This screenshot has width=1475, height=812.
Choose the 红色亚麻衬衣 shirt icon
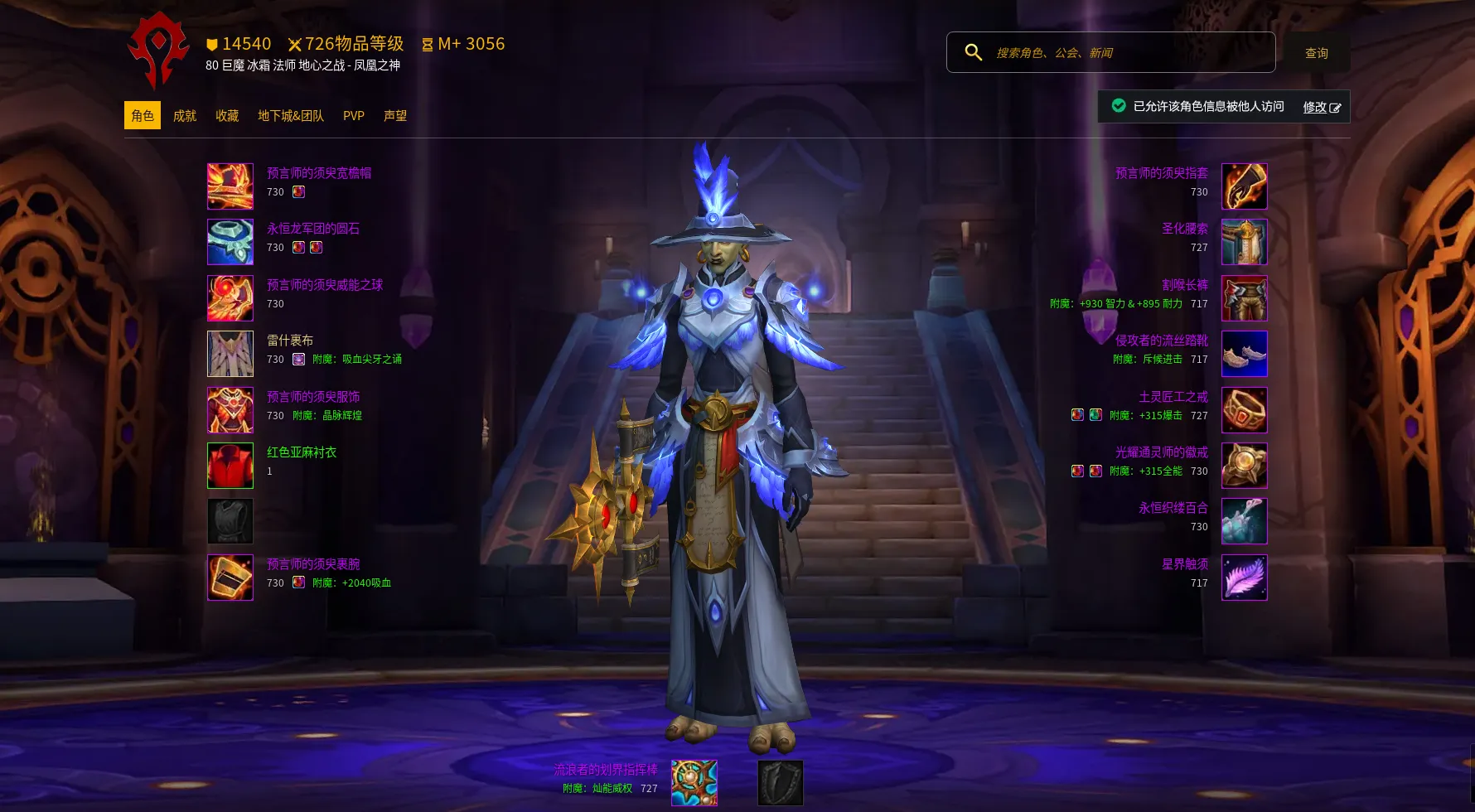click(230, 466)
